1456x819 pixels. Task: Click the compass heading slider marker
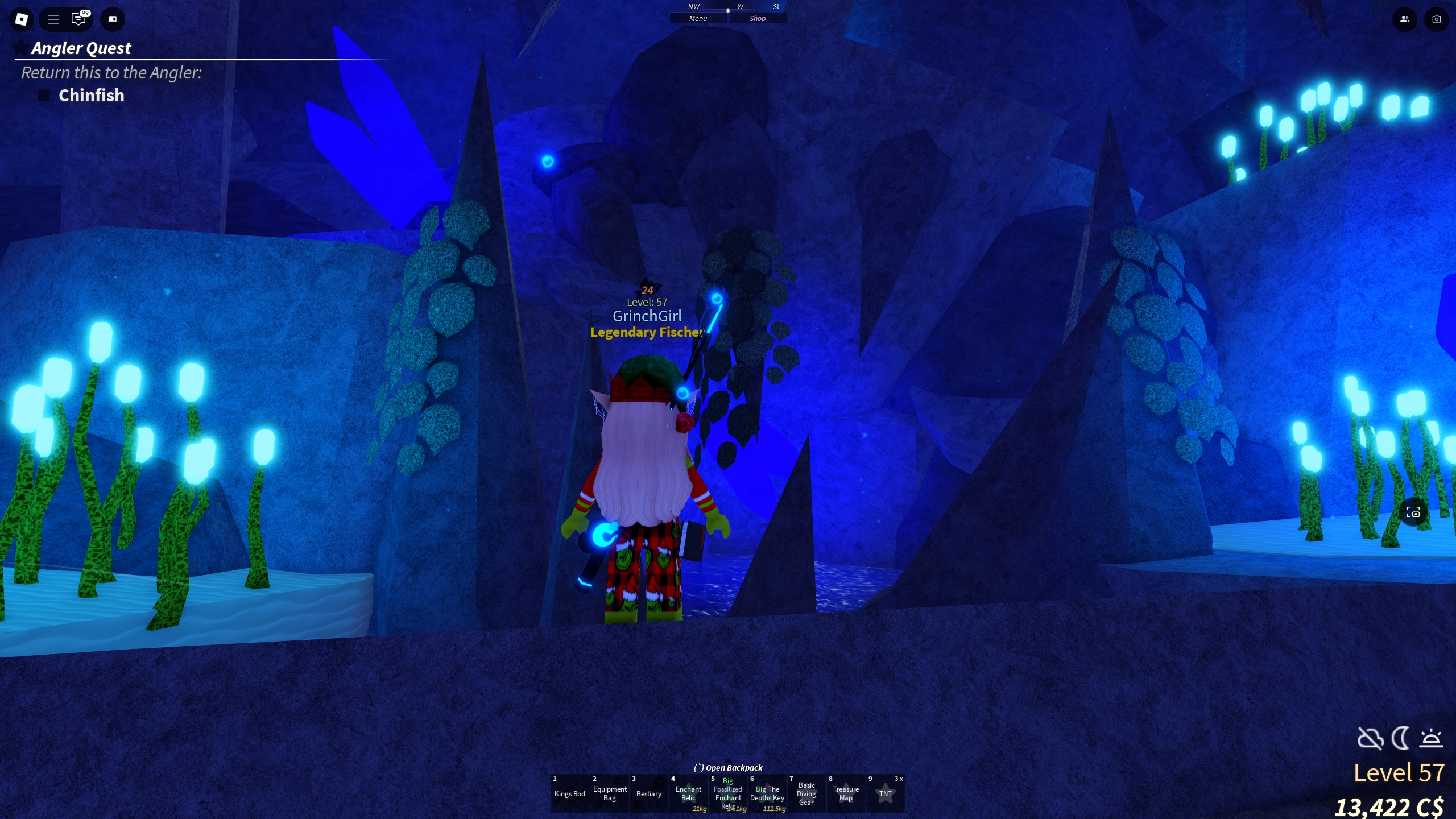pyautogui.click(x=728, y=10)
